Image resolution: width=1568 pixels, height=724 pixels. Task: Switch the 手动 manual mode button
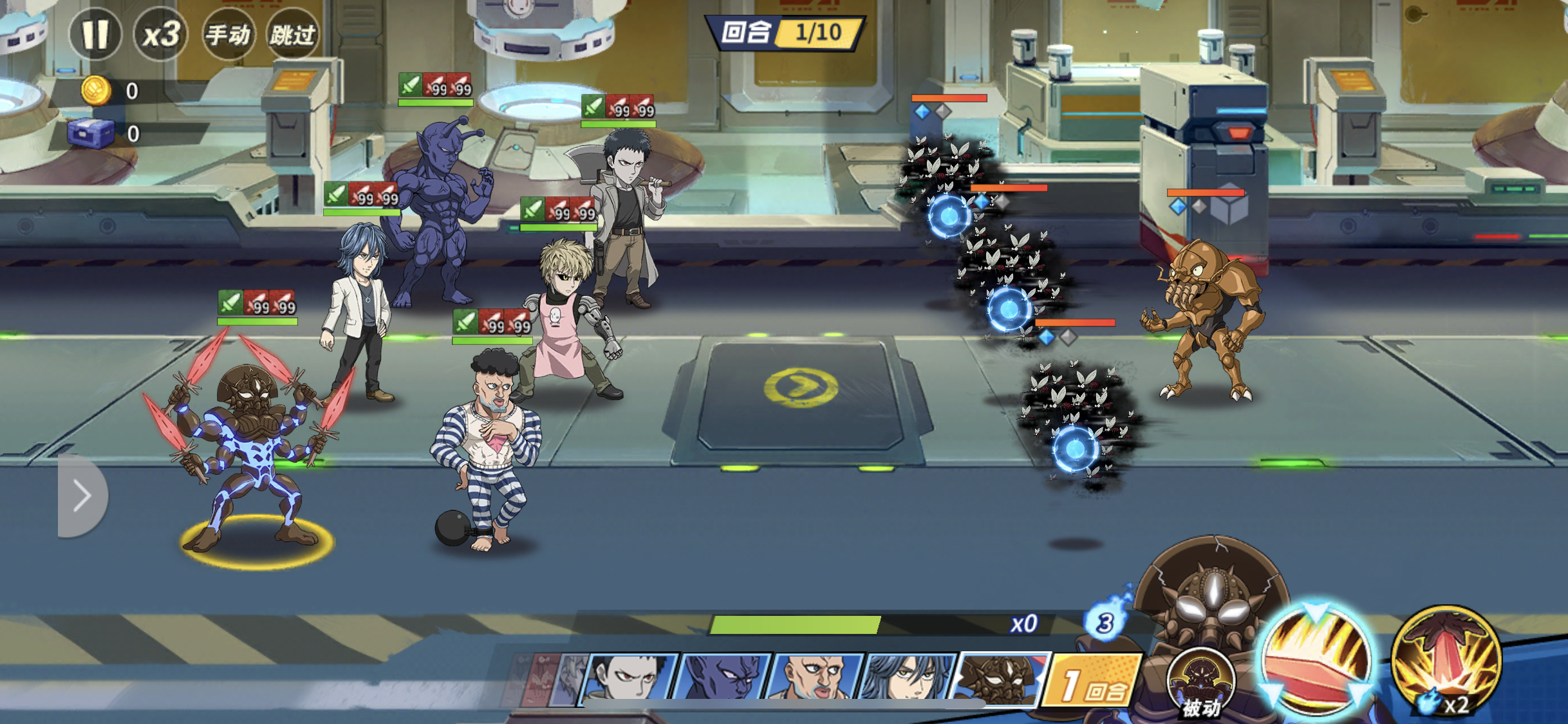click(227, 33)
